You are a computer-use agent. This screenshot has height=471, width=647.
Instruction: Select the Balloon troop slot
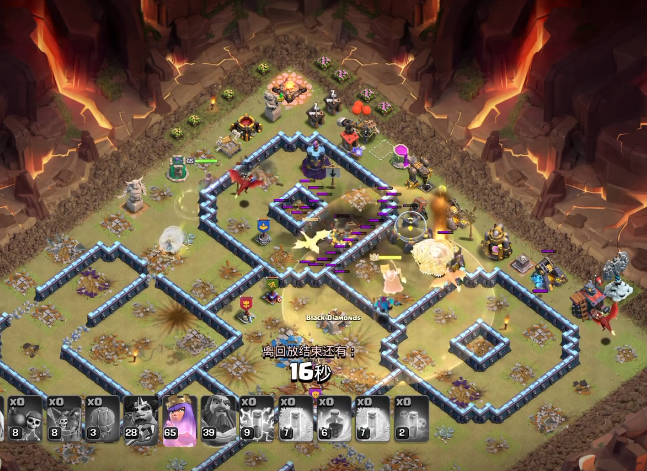pyautogui.click(x=65, y=419)
